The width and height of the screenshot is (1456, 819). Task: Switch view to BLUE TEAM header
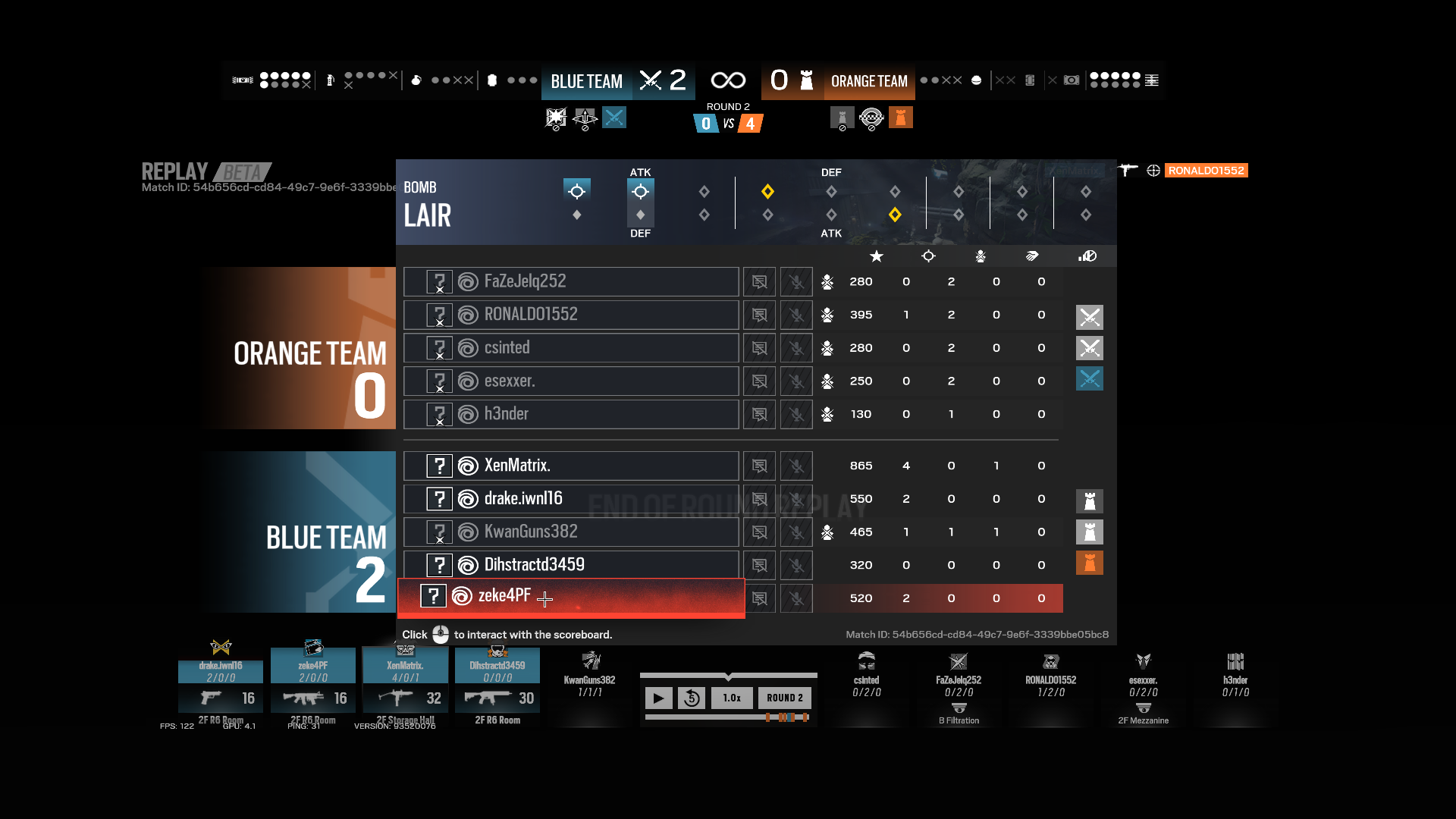coord(586,81)
